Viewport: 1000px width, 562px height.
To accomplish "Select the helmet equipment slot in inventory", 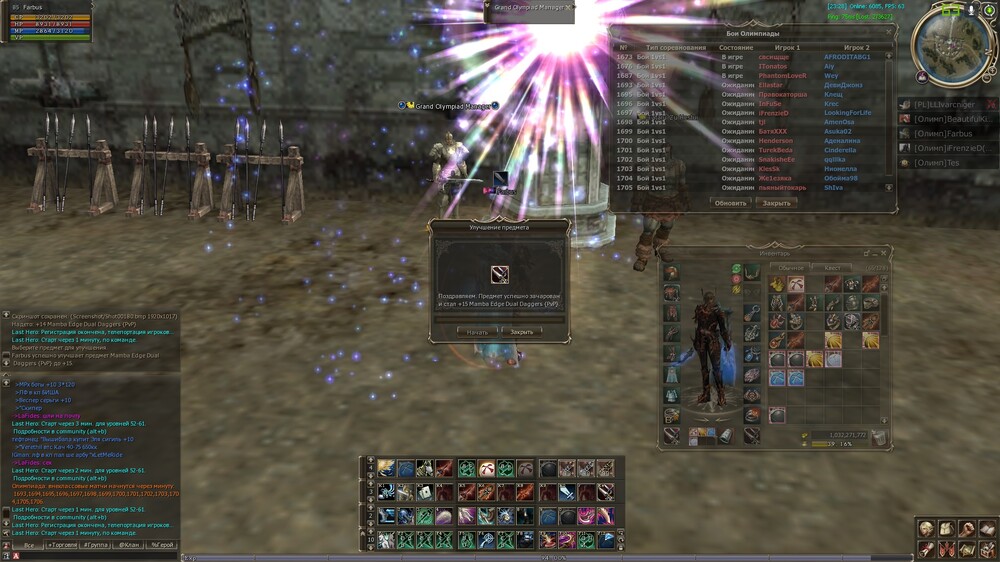I will [671, 273].
